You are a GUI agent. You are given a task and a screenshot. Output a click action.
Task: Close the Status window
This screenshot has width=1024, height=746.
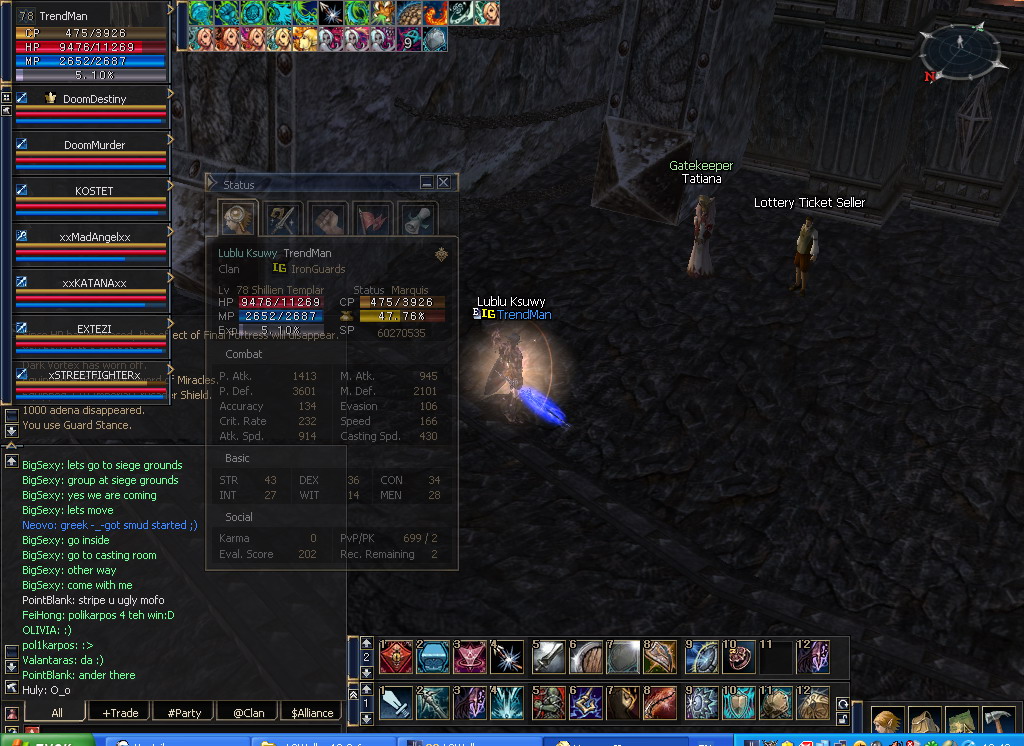(443, 183)
